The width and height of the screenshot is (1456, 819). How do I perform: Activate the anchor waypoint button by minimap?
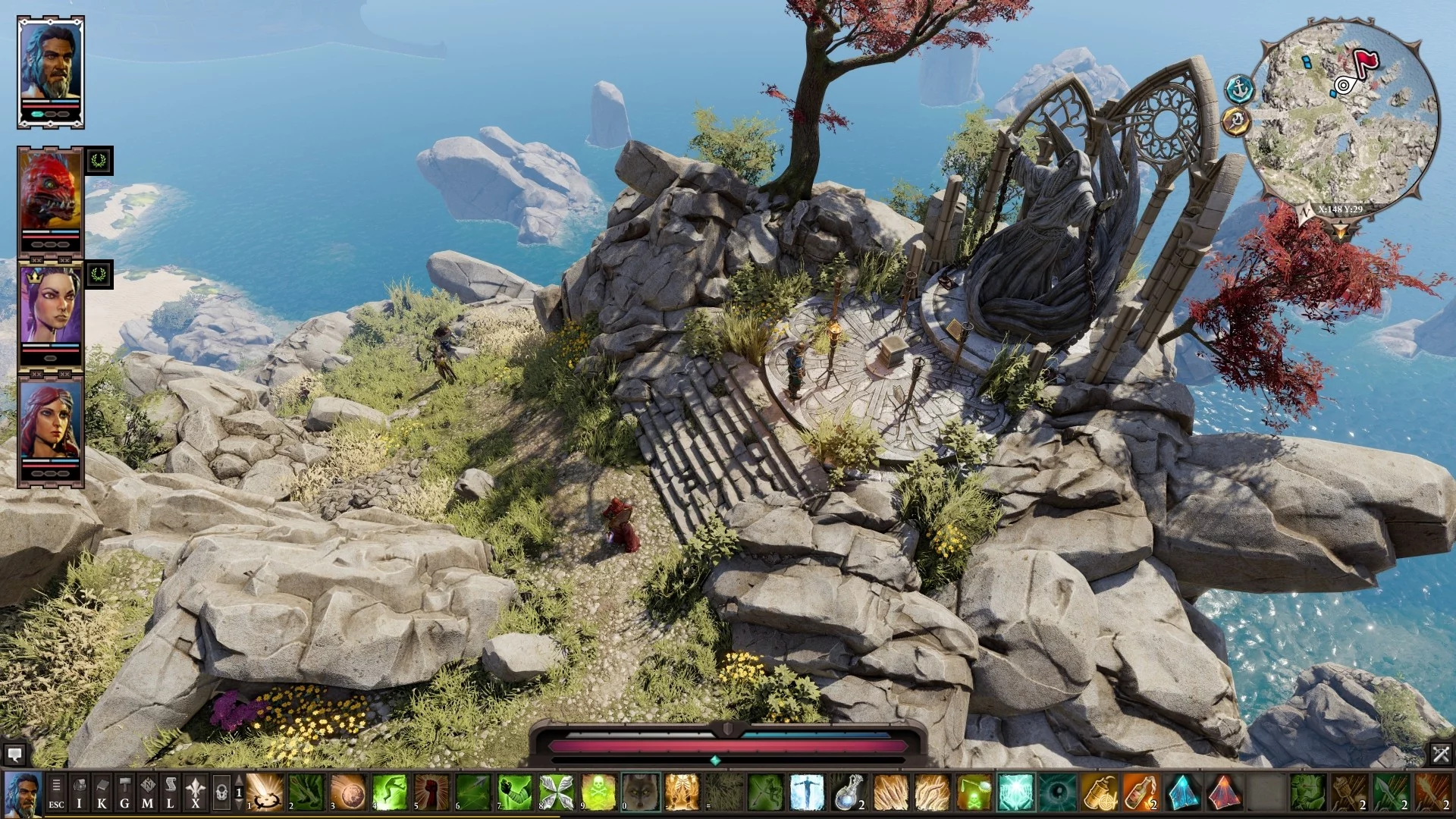coord(1239,89)
